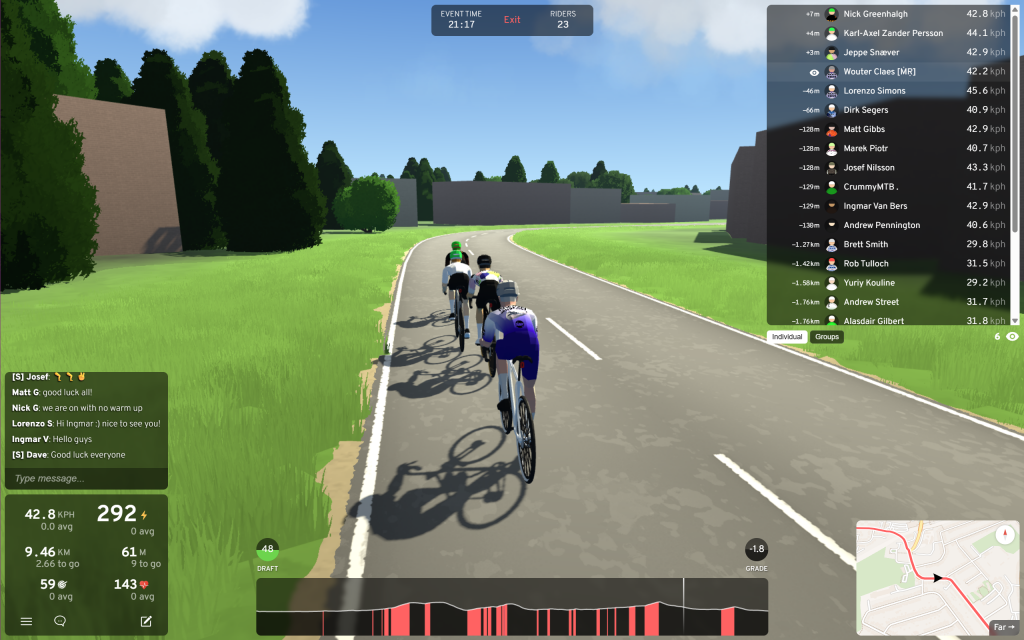Click the minimap compass button
The width and height of the screenshot is (1024, 640).
1005,533
